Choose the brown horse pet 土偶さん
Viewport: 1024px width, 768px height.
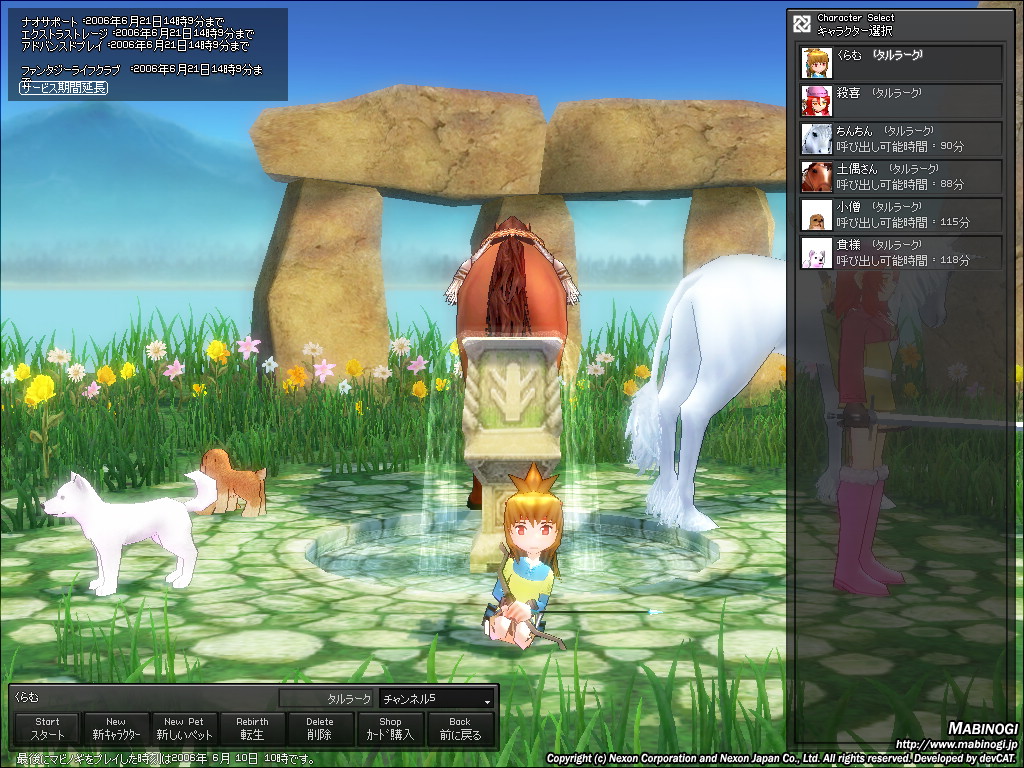point(901,176)
